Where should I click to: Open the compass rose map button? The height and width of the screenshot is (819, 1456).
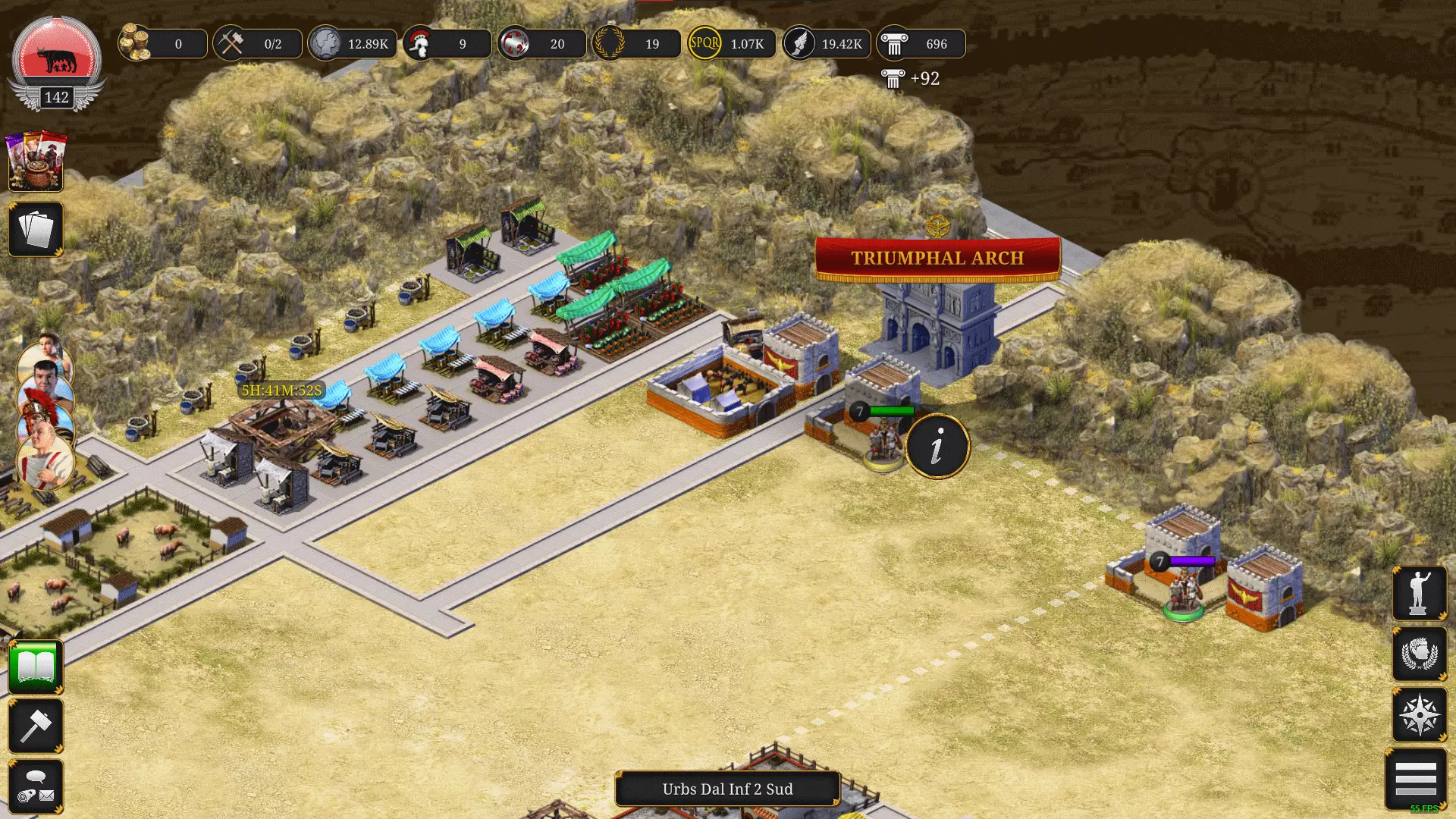click(x=1419, y=714)
